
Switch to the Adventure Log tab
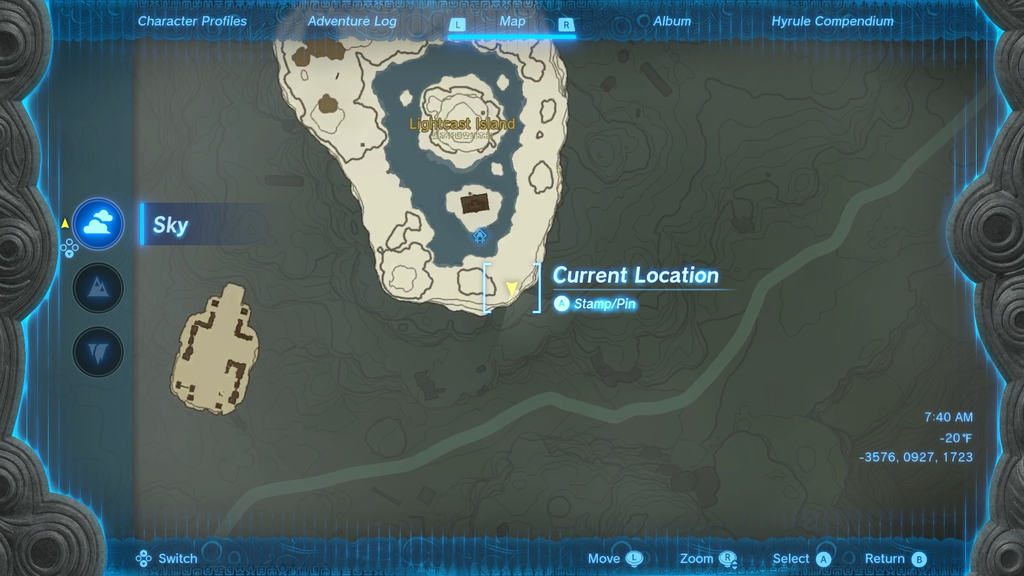point(352,21)
